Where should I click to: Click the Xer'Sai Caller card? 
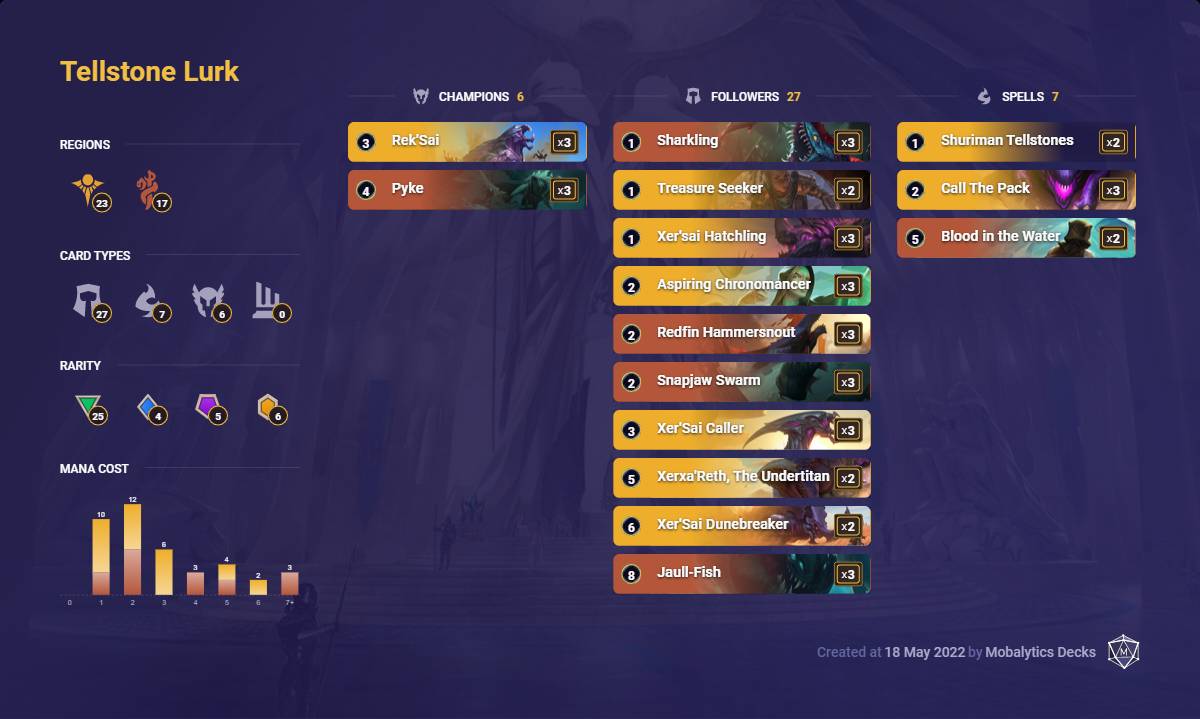click(741, 430)
